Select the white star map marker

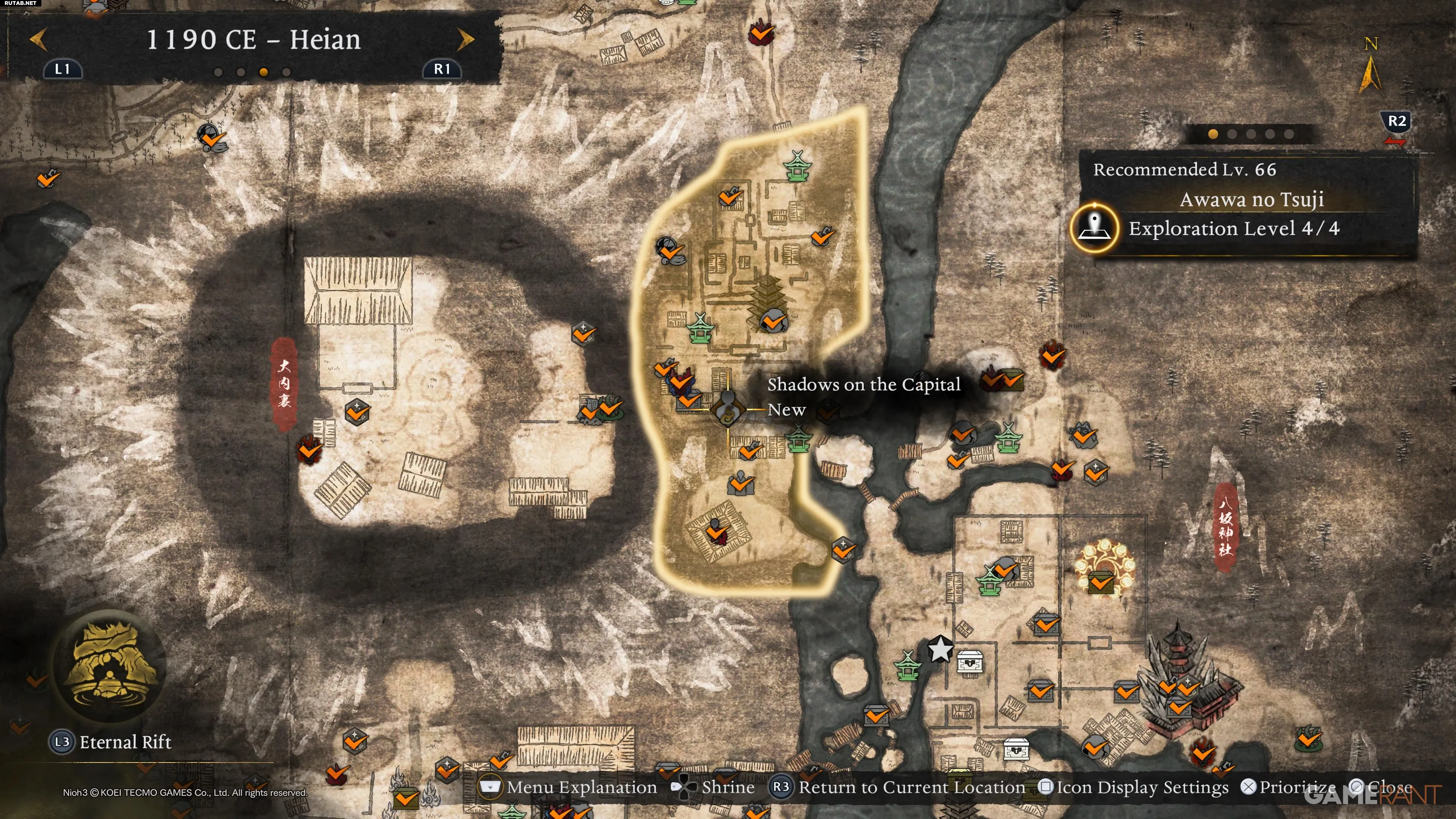940,650
